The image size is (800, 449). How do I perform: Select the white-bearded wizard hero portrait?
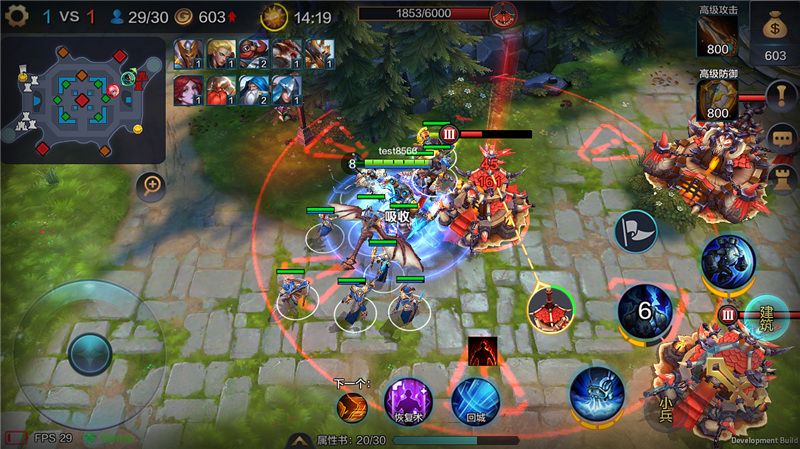(254, 89)
